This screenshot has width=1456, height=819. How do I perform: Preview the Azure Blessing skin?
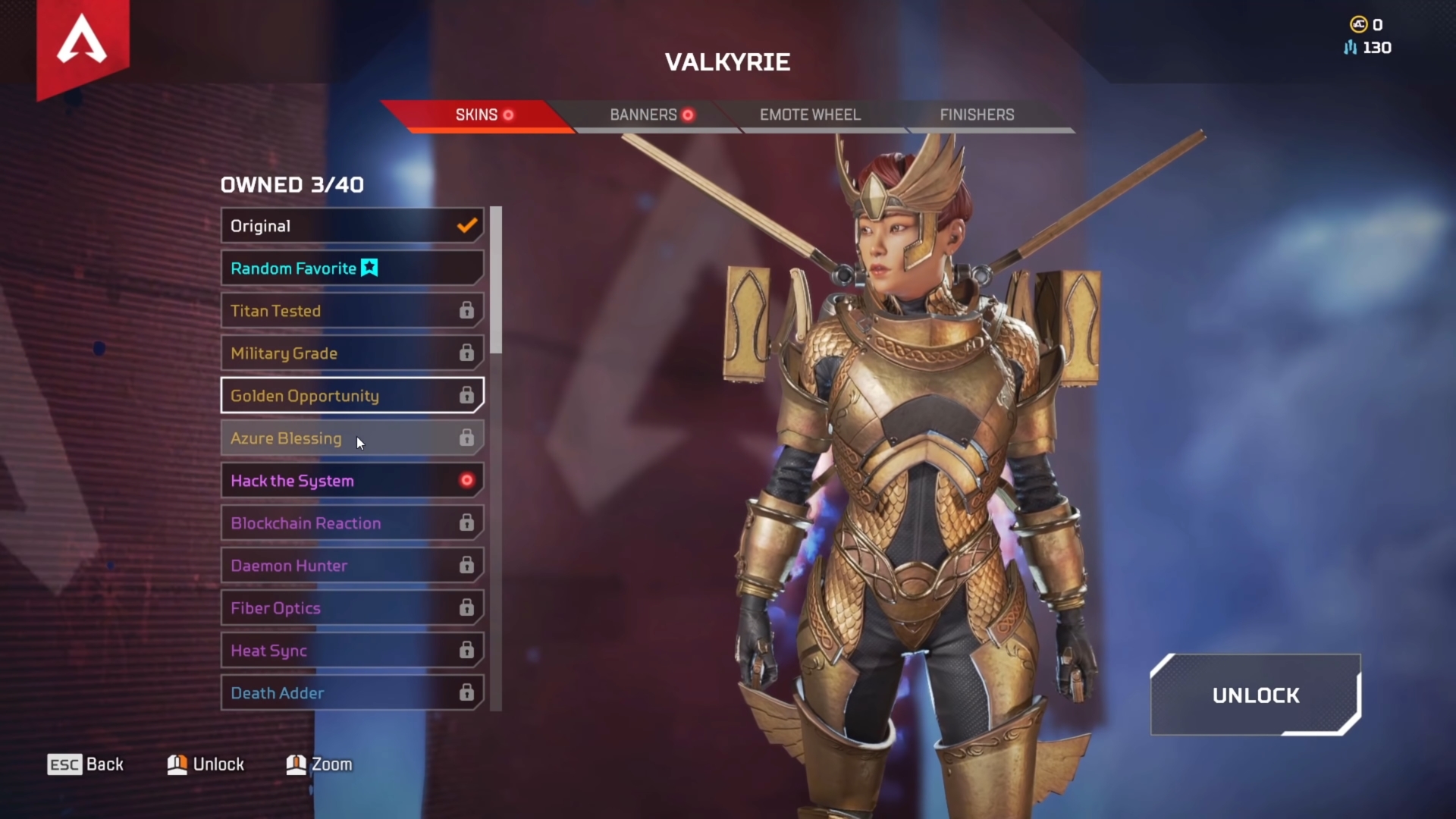pos(352,438)
